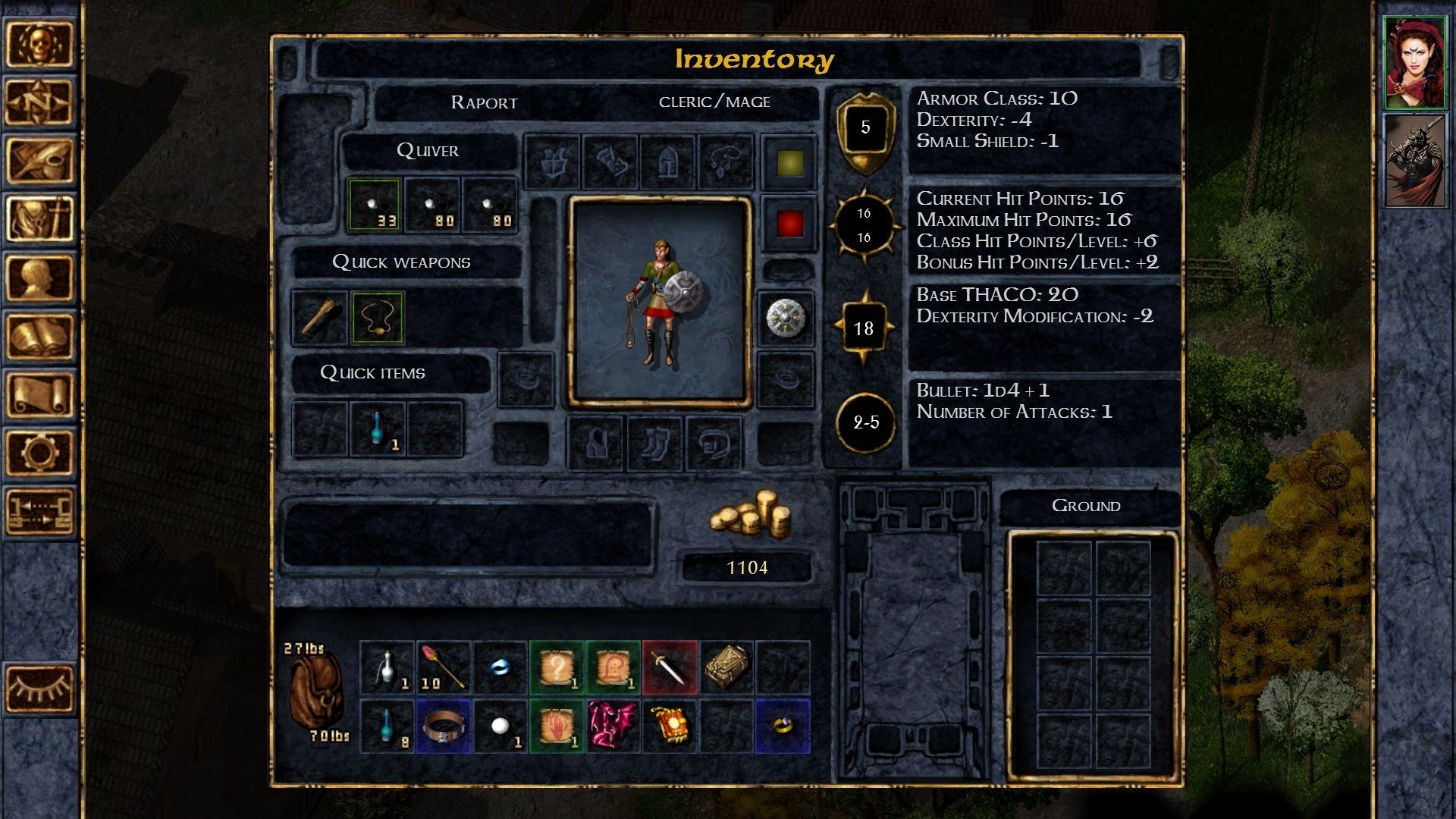Switch to the quiver slot with 80 bullets
This screenshot has height=819, width=1456.
pyautogui.click(x=433, y=203)
